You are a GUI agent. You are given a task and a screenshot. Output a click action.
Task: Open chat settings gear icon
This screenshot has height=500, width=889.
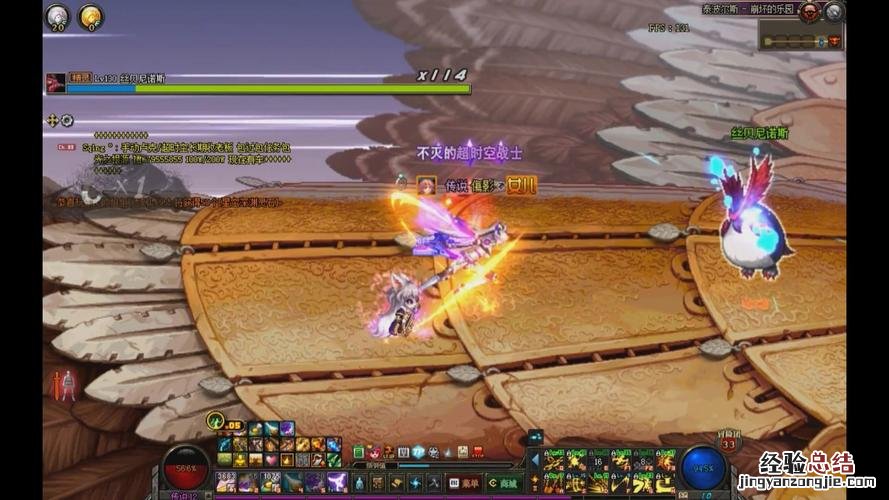[x=67, y=121]
